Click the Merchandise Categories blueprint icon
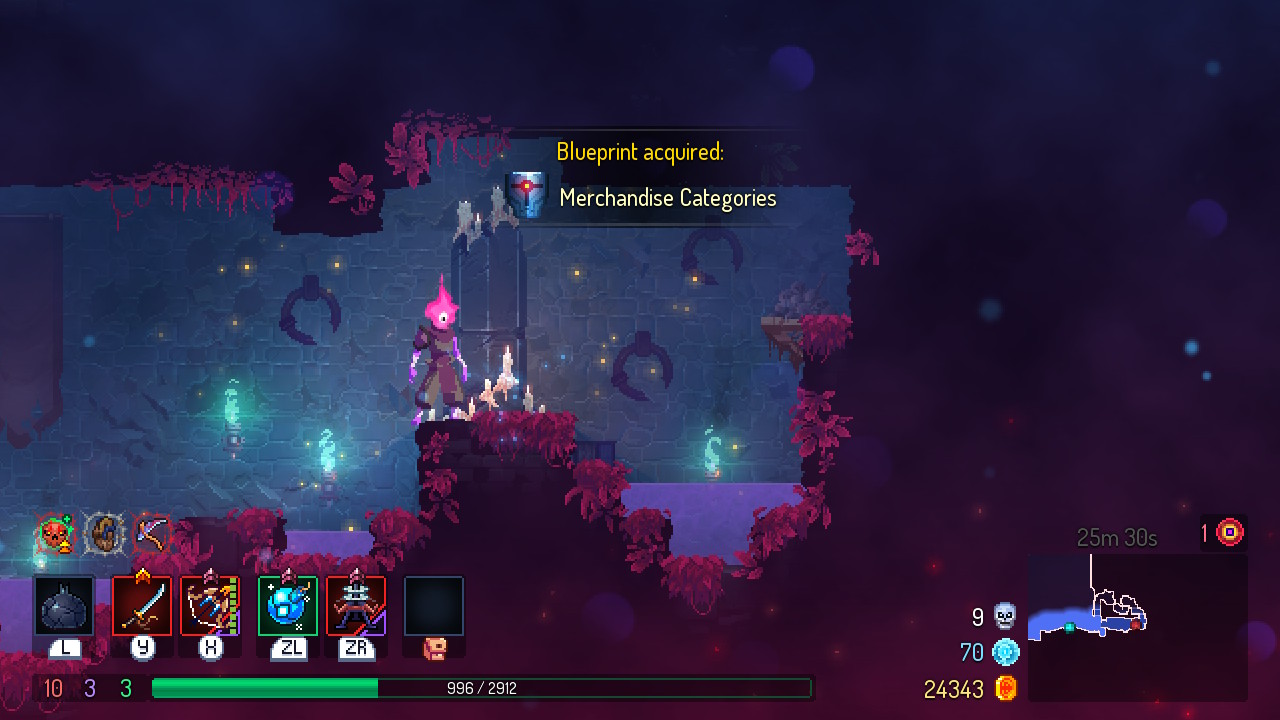 [x=527, y=193]
